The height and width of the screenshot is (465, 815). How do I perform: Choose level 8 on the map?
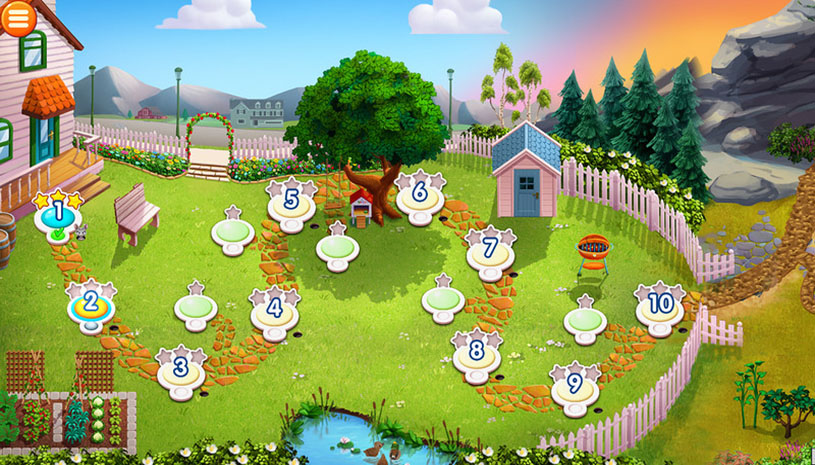[x=476, y=352]
